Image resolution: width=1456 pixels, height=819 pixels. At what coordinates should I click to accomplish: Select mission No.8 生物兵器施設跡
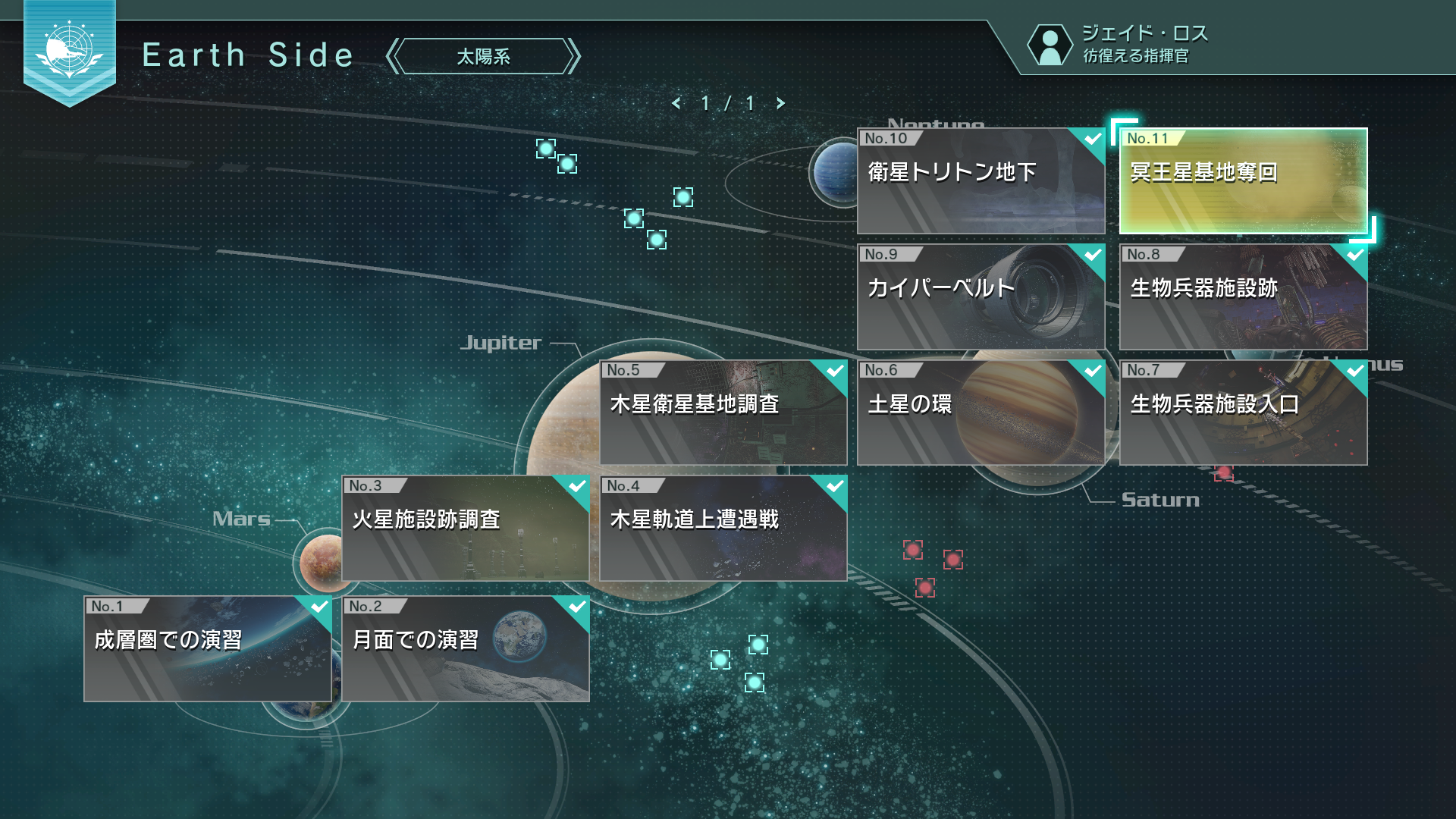click(1243, 296)
